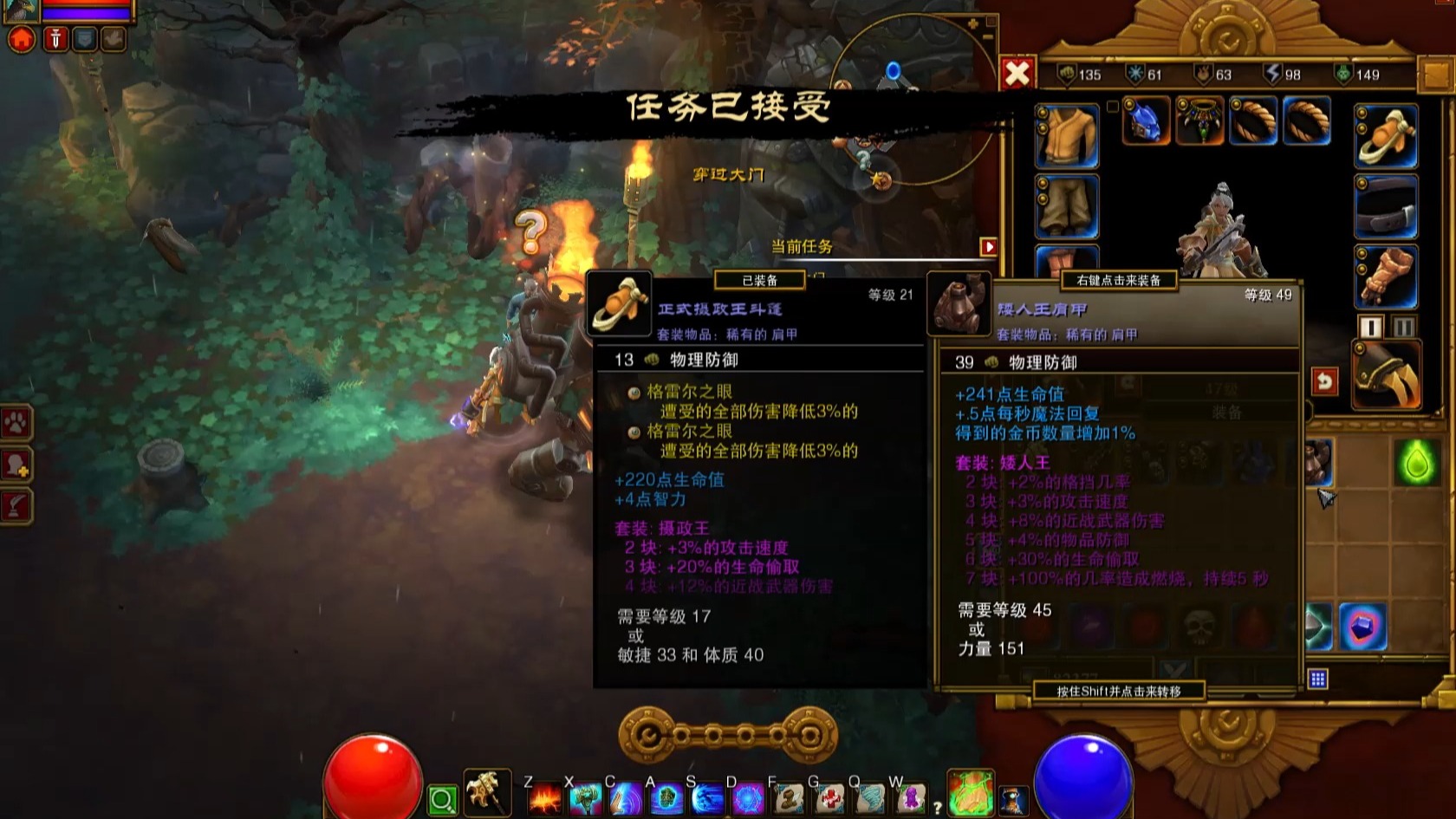The height and width of the screenshot is (819, 1456).
Task: Switch to weapon set I
Action: pos(1370,327)
